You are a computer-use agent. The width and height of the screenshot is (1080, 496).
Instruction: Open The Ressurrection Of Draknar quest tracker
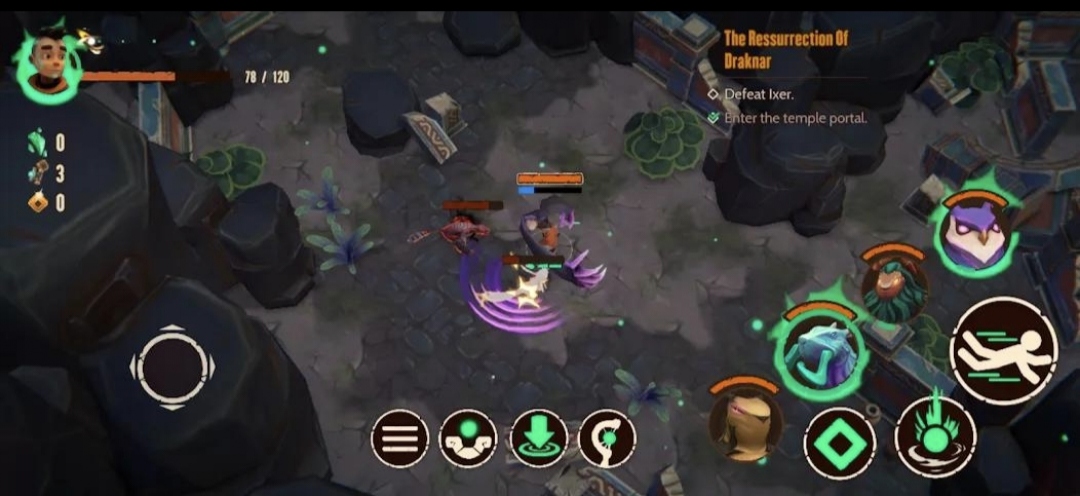pos(785,48)
